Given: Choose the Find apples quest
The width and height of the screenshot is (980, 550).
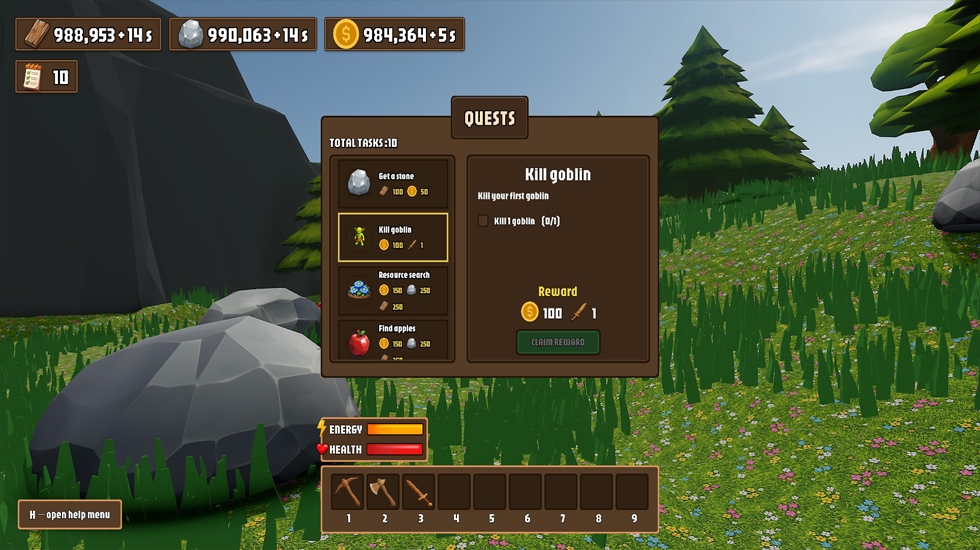Looking at the screenshot, I should pyautogui.click(x=393, y=342).
